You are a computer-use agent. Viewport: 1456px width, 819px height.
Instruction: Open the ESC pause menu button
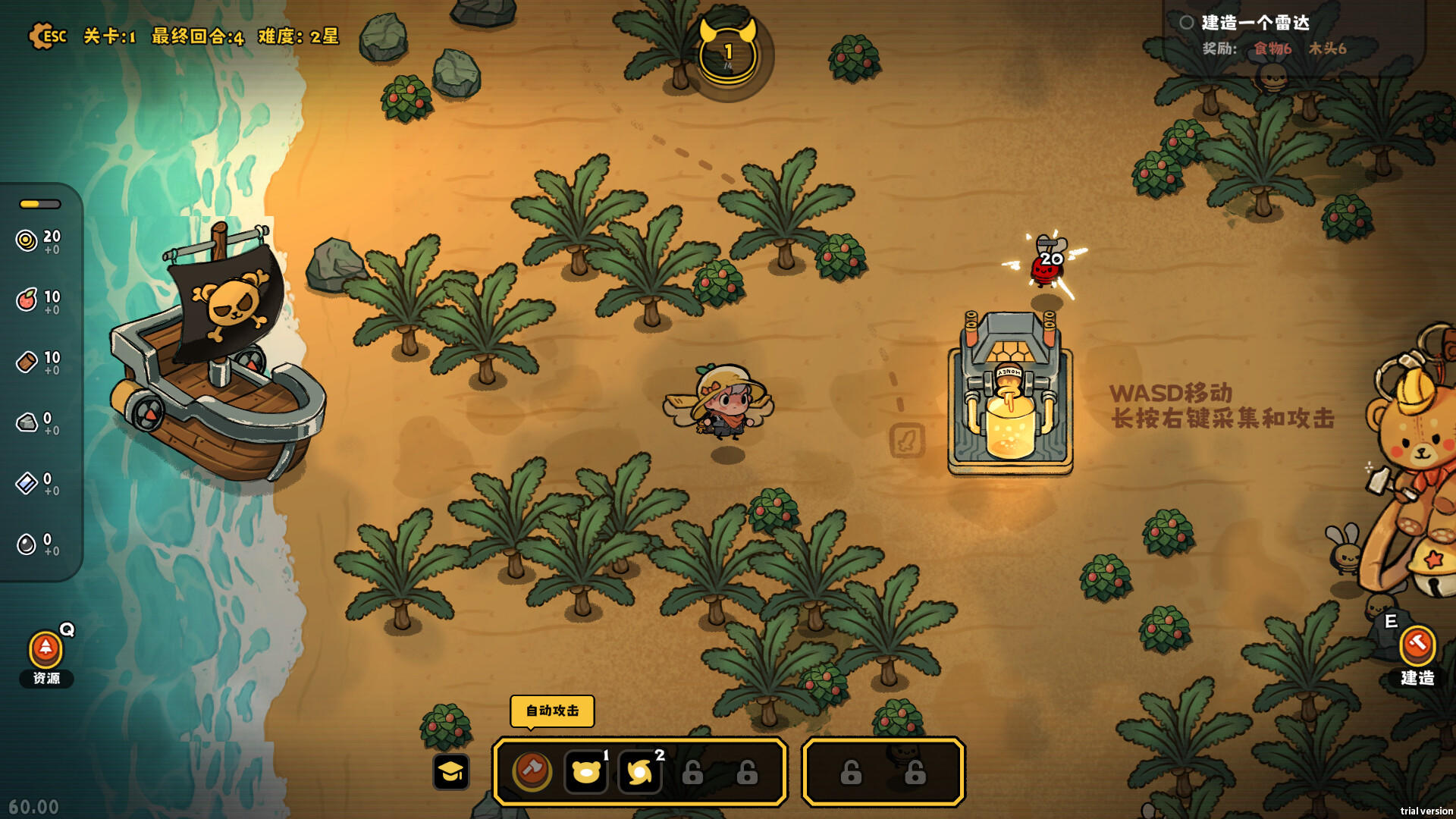(49, 36)
